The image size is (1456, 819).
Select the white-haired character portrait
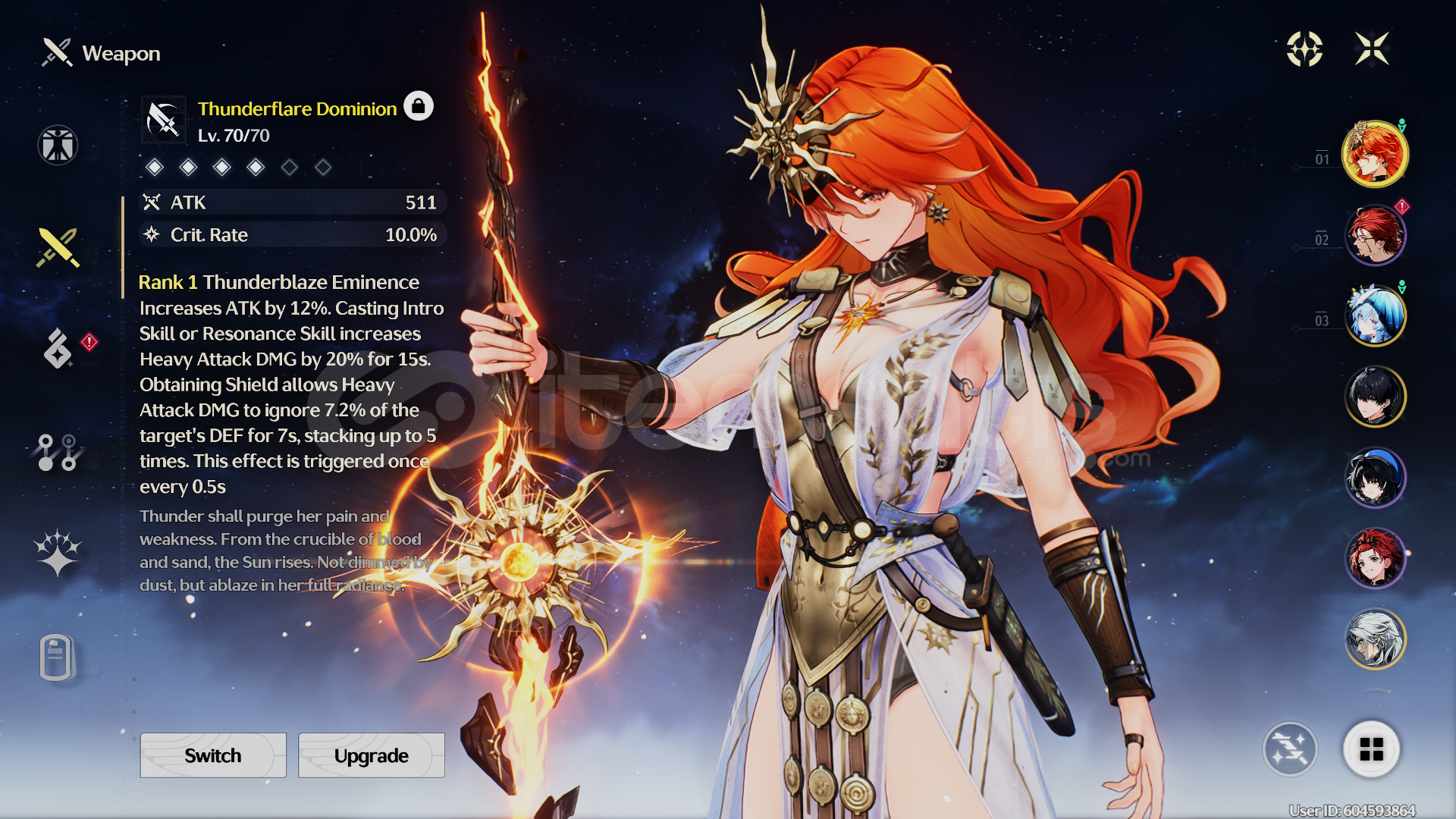click(1375, 639)
